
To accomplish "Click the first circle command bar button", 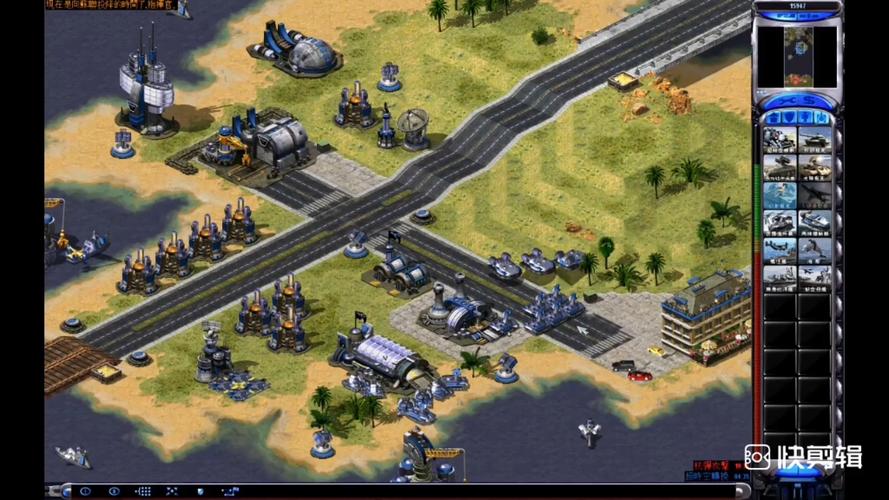I will [x=85, y=491].
